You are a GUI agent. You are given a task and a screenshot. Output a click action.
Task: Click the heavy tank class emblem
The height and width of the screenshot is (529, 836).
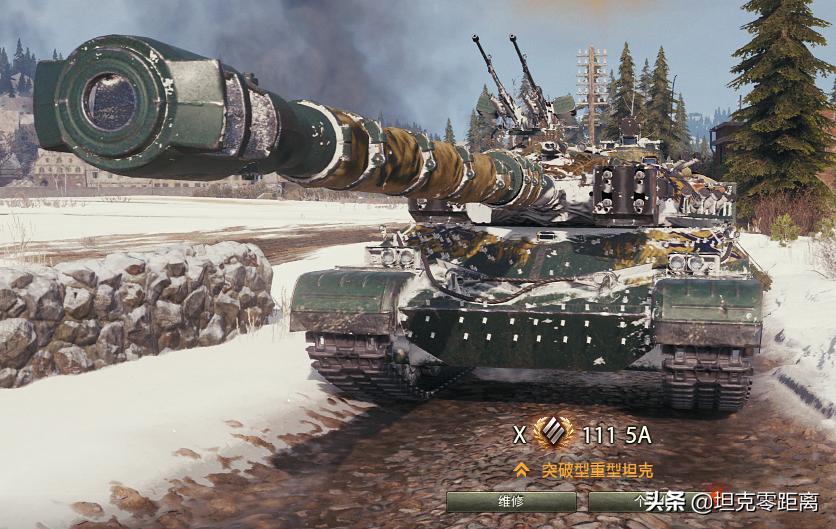point(552,435)
